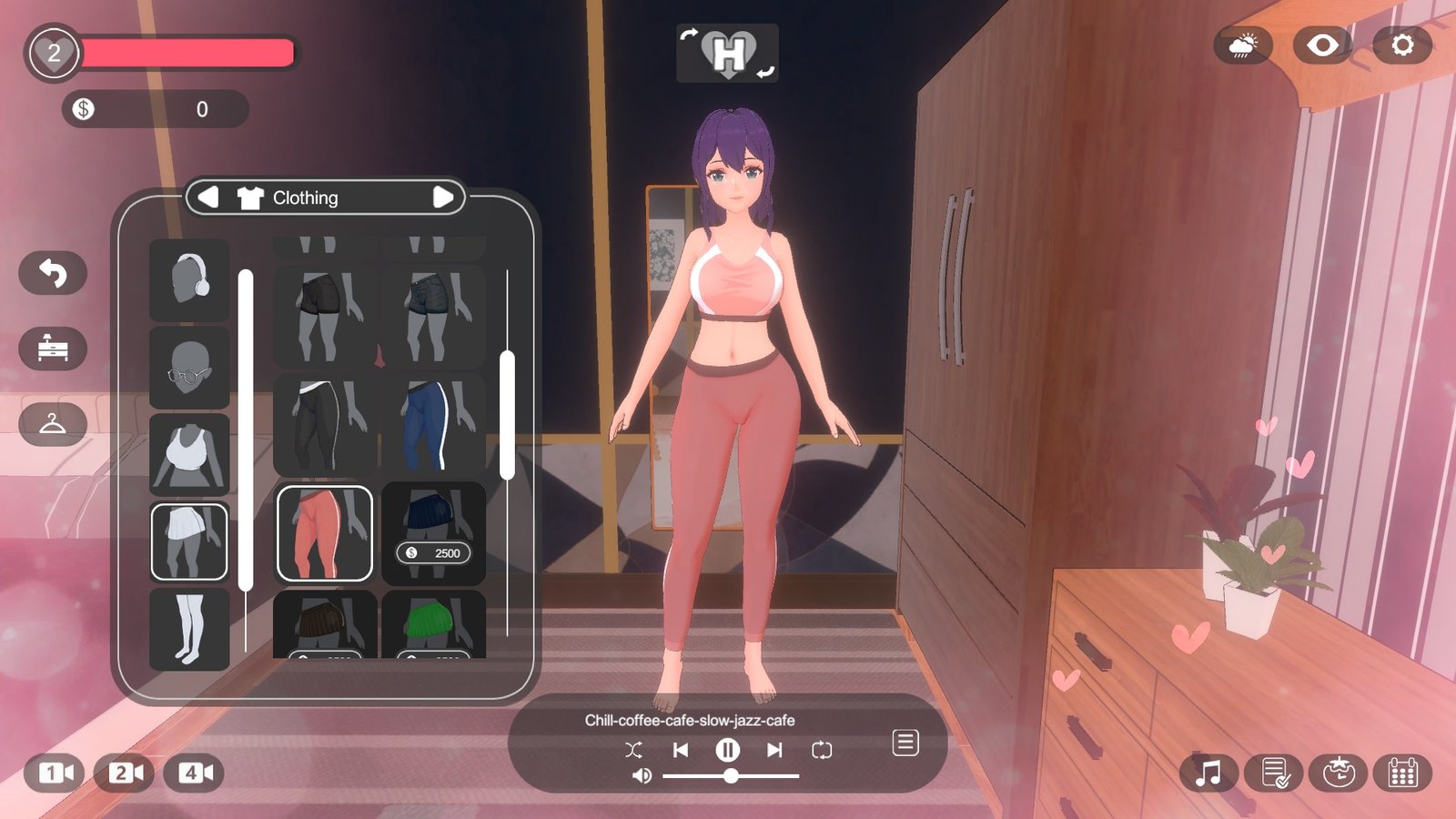Open the next category with right arrow
1456x819 pixels.
(x=445, y=197)
